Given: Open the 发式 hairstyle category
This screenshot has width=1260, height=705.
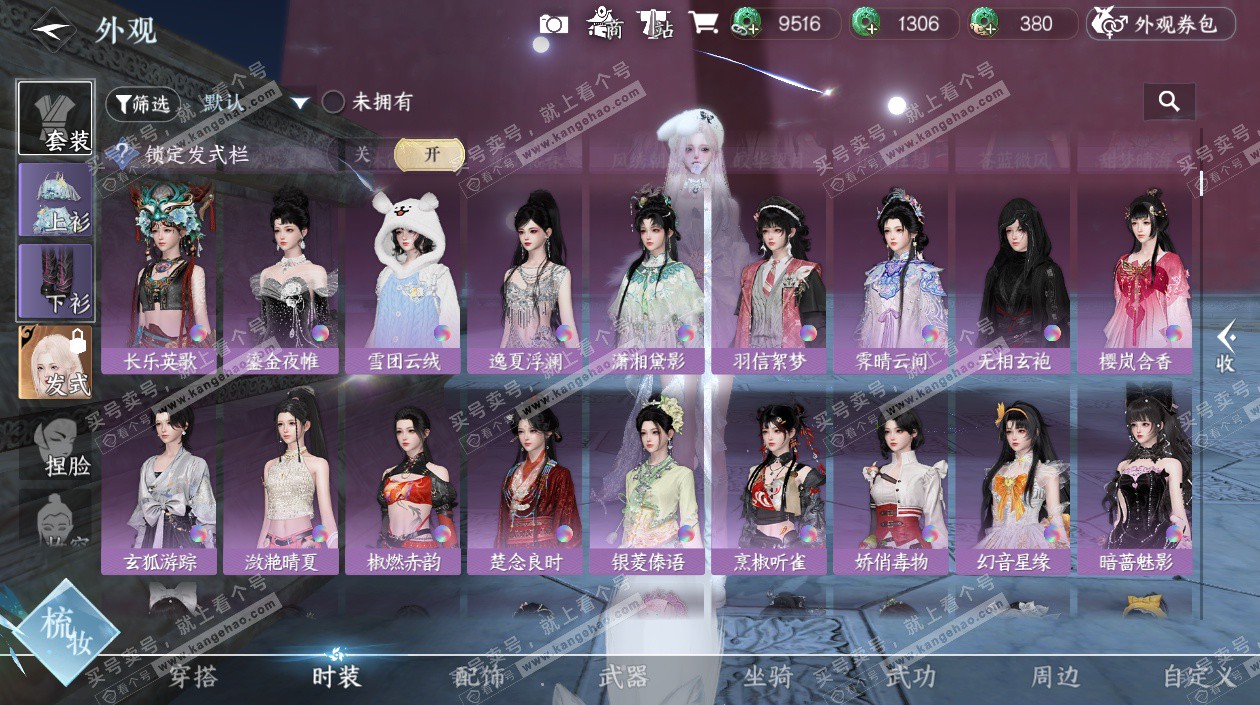Looking at the screenshot, I should (x=55, y=361).
